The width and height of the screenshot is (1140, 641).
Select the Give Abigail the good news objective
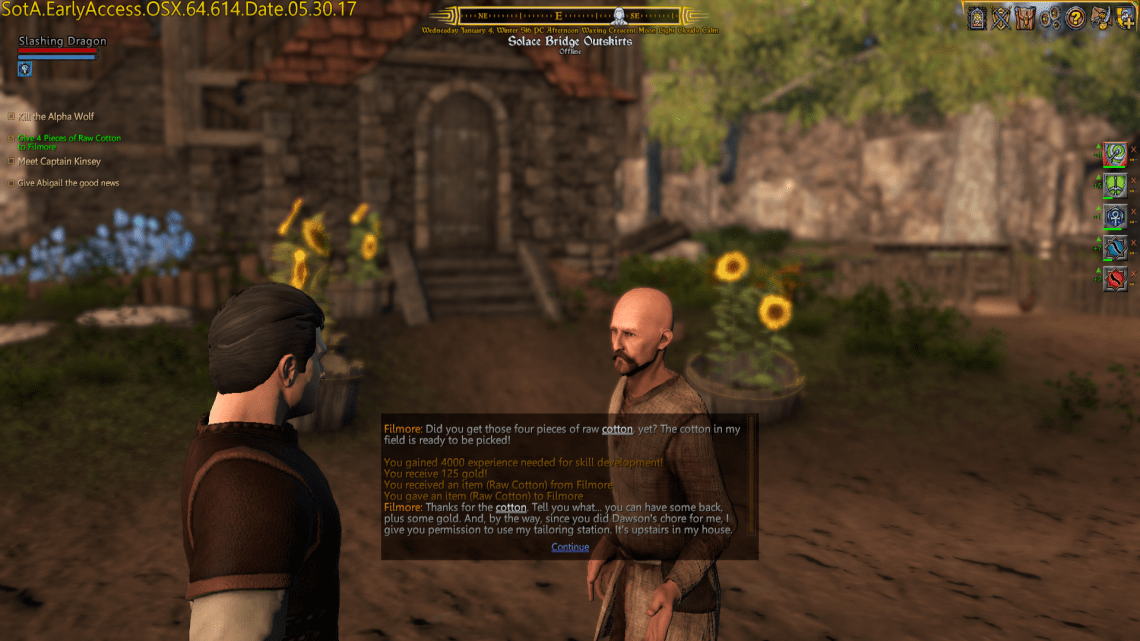coord(68,183)
